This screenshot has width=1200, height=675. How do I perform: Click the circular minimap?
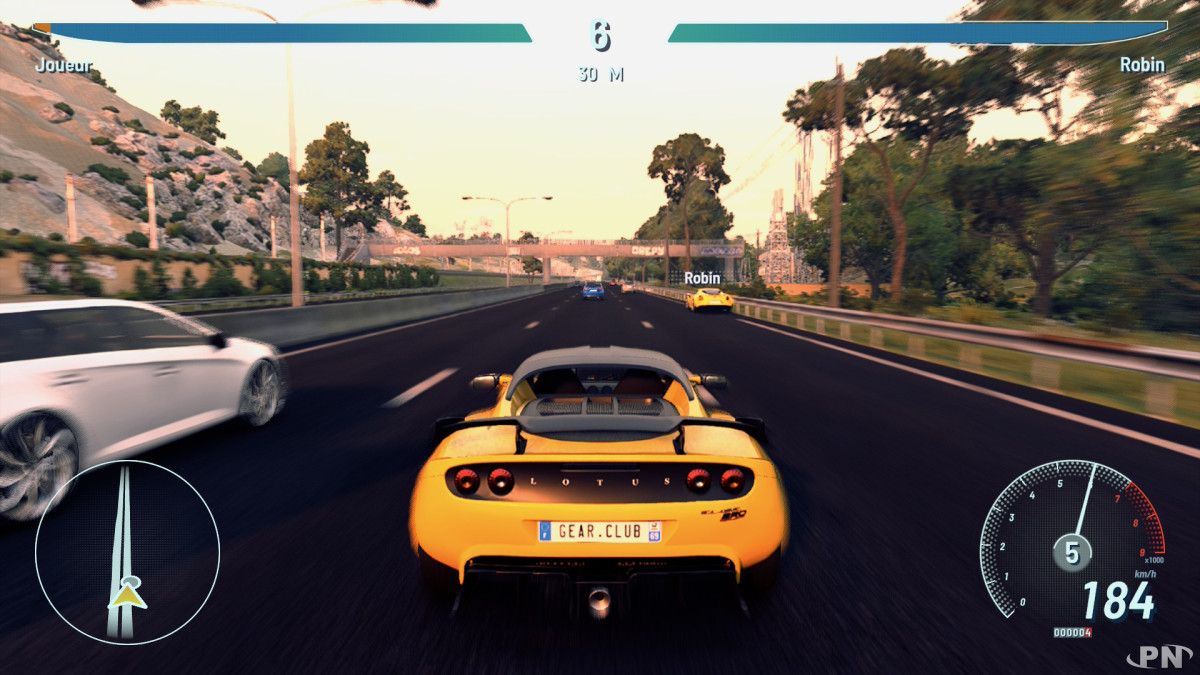(x=127, y=552)
